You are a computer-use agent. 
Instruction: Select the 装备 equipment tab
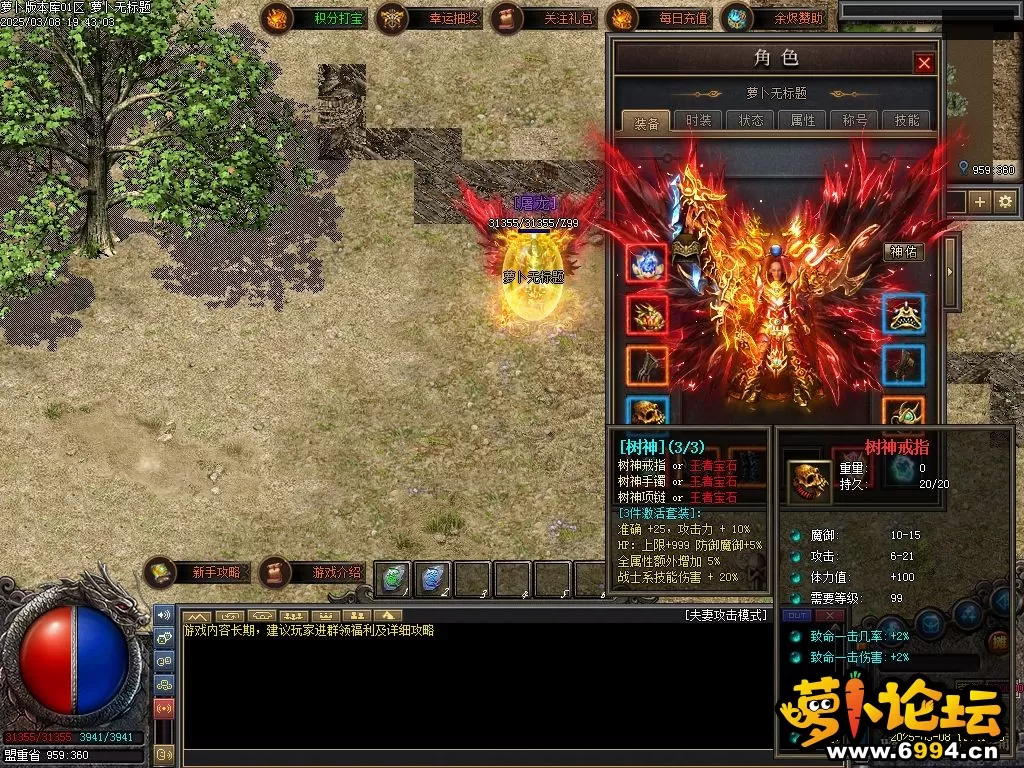click(646, 121)
